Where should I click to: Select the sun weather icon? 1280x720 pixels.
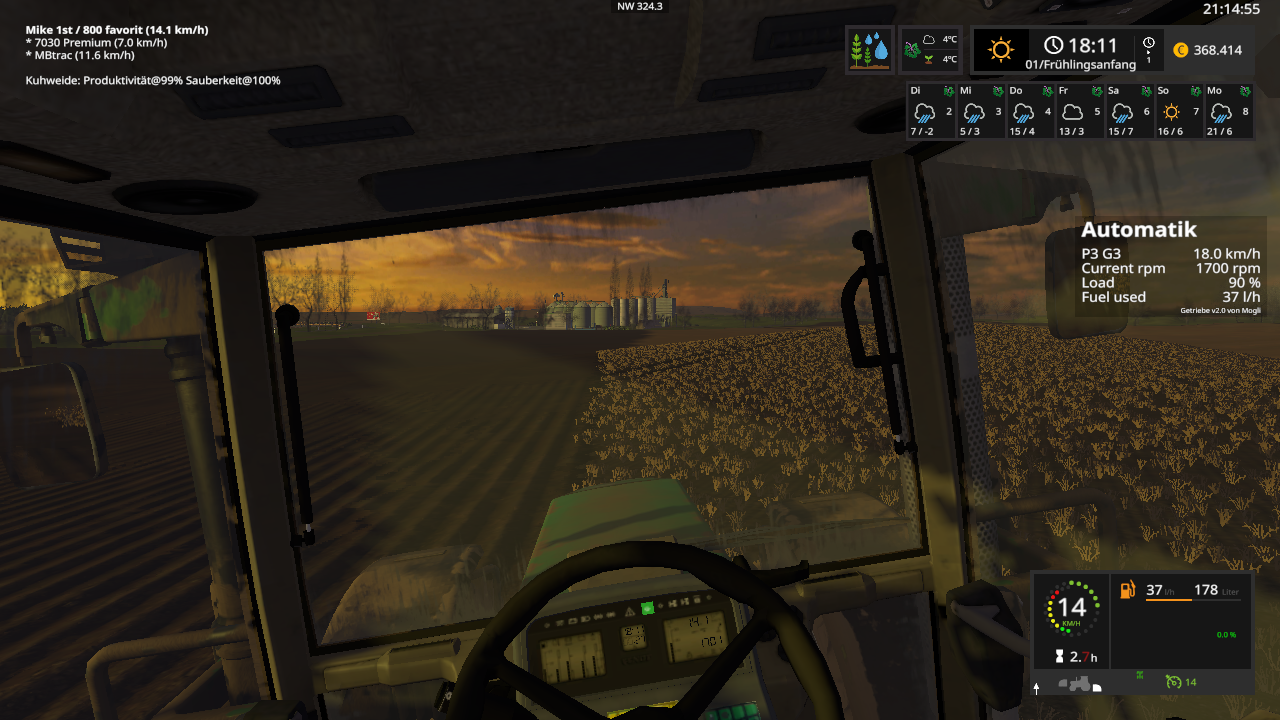[x=1001, y=50]
